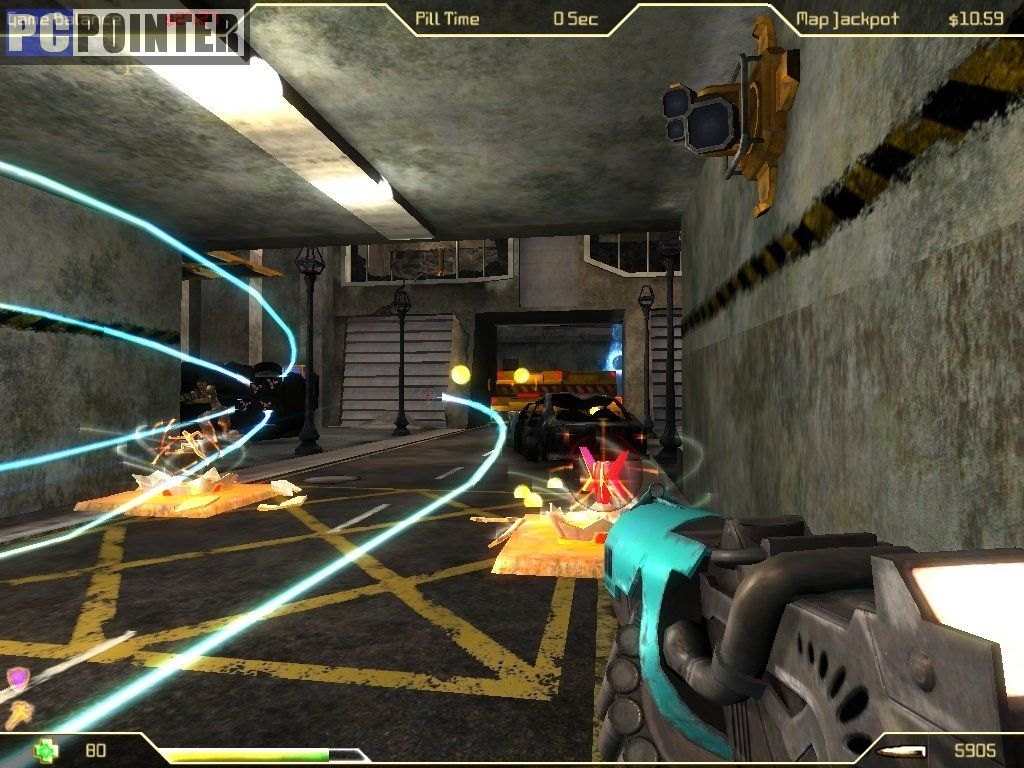
Task: Click the purple shield powerup icon
Action: pos(18,679)
